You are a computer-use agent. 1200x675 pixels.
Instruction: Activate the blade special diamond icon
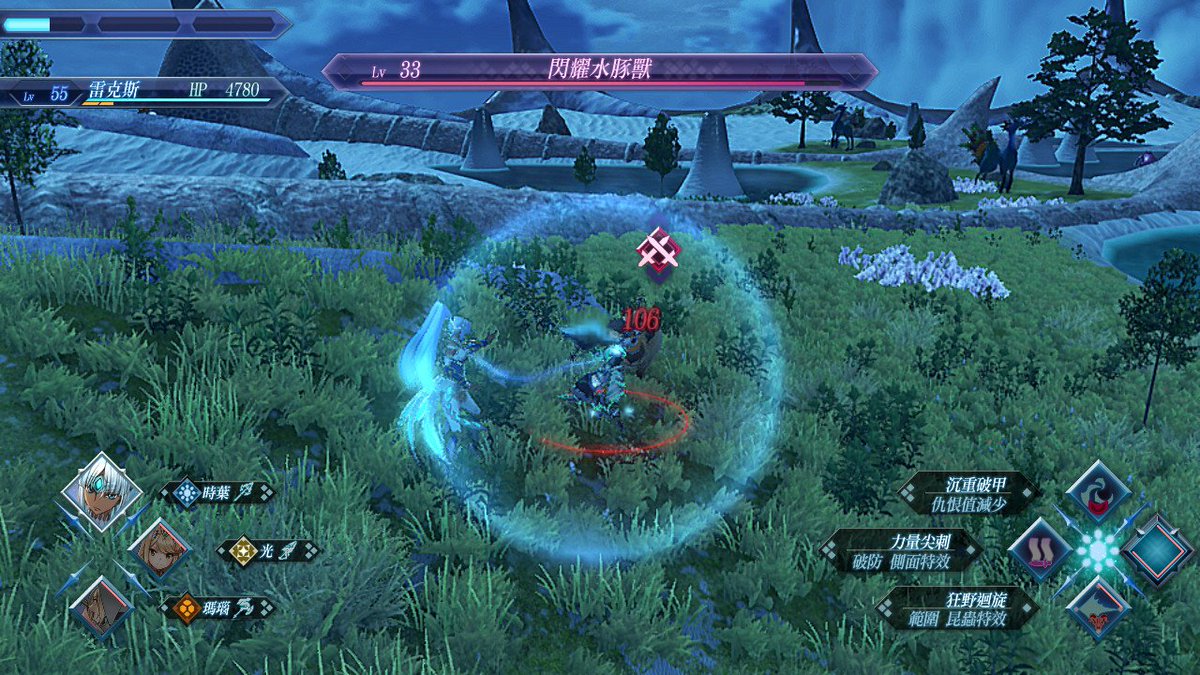[1157, 550]
